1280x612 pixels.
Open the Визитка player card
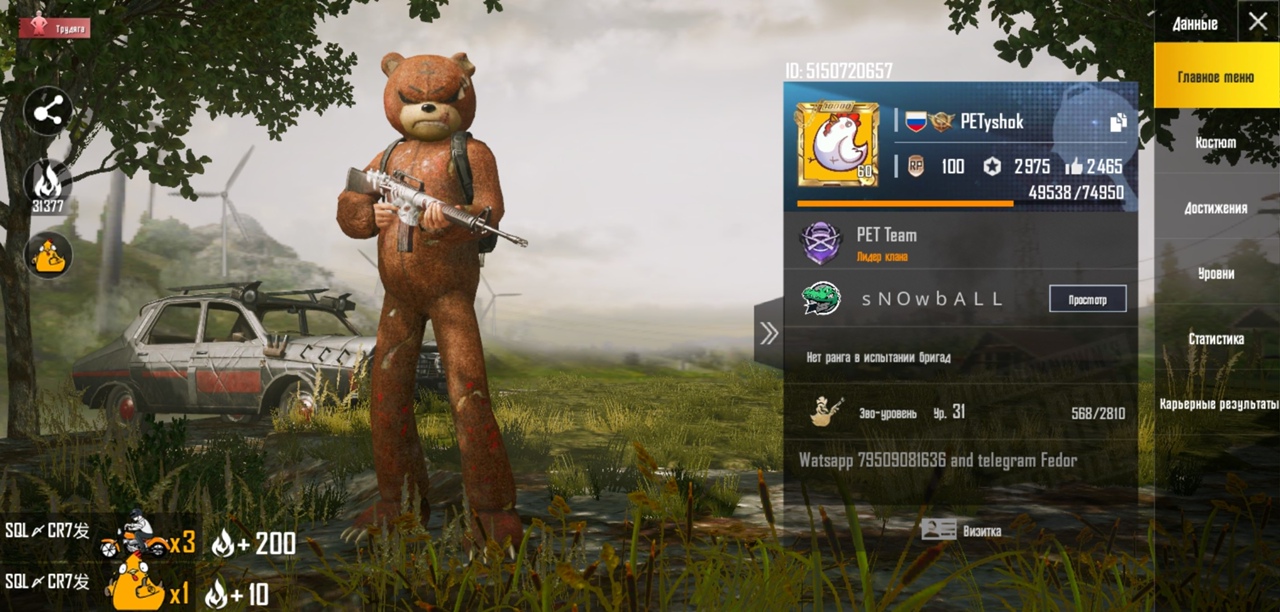tap(962, 530)
